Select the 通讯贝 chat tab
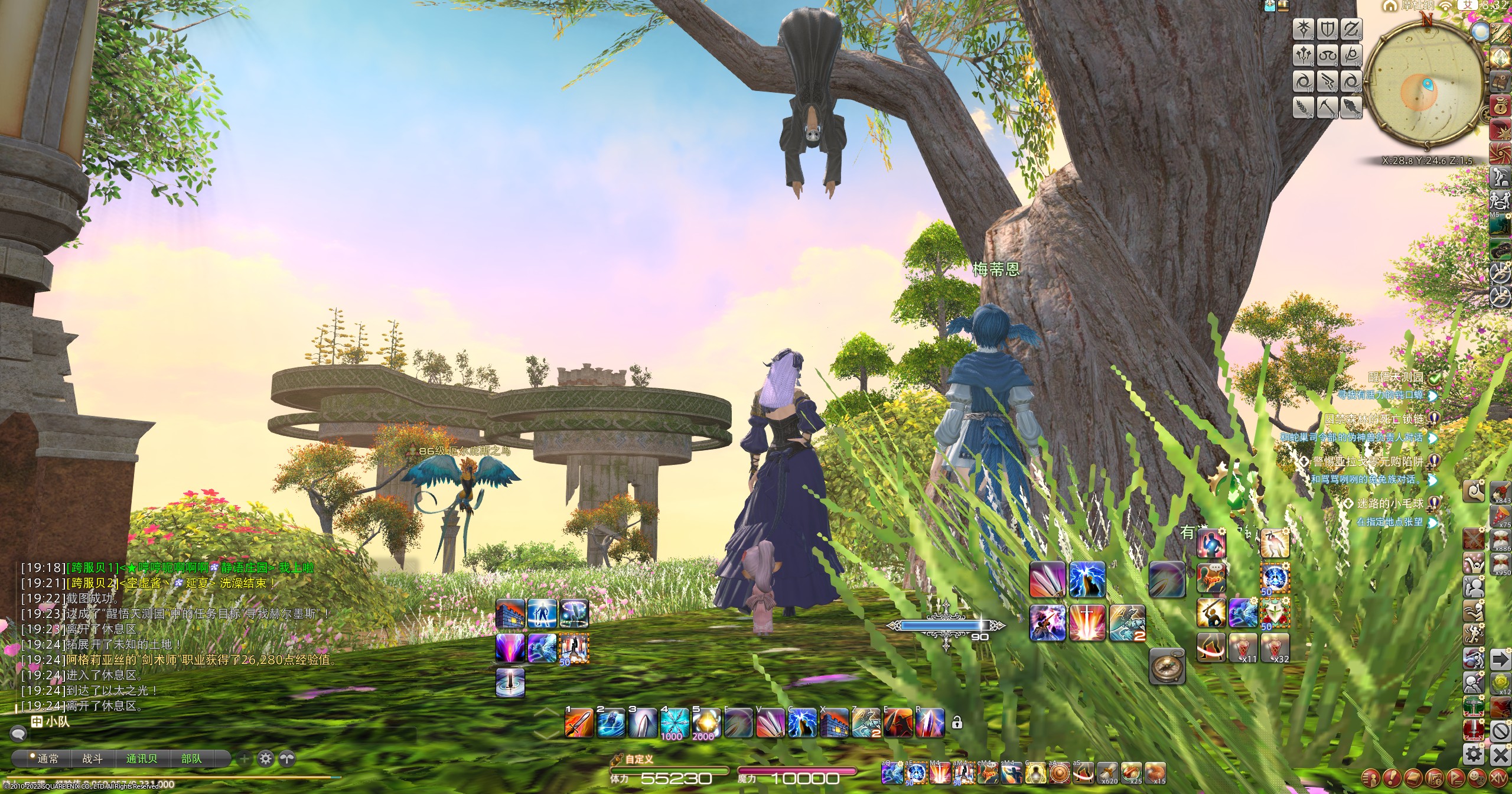This screenshot has width=1512, height=794. (142, 759)
